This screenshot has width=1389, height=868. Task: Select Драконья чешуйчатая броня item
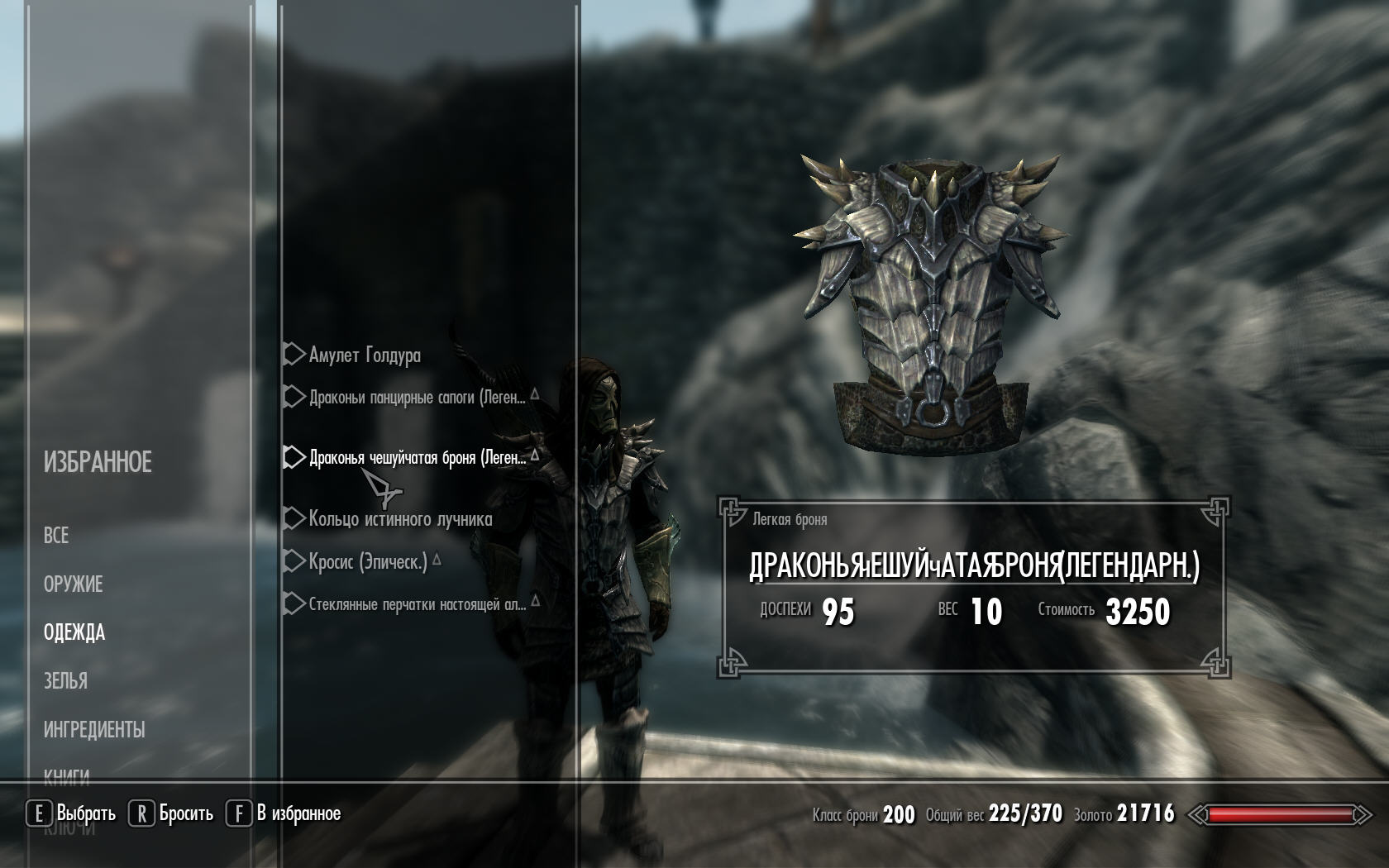[x=417, y=458]
